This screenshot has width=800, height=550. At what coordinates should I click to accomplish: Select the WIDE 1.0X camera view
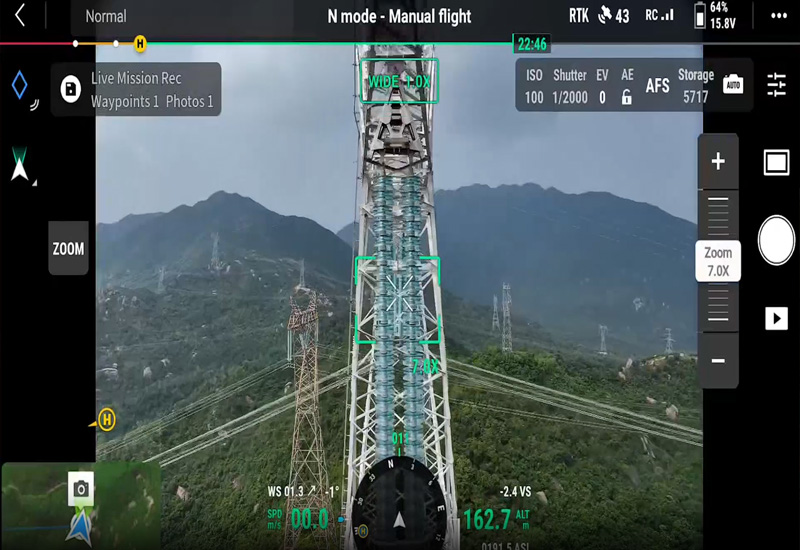(x=399, y=81)
